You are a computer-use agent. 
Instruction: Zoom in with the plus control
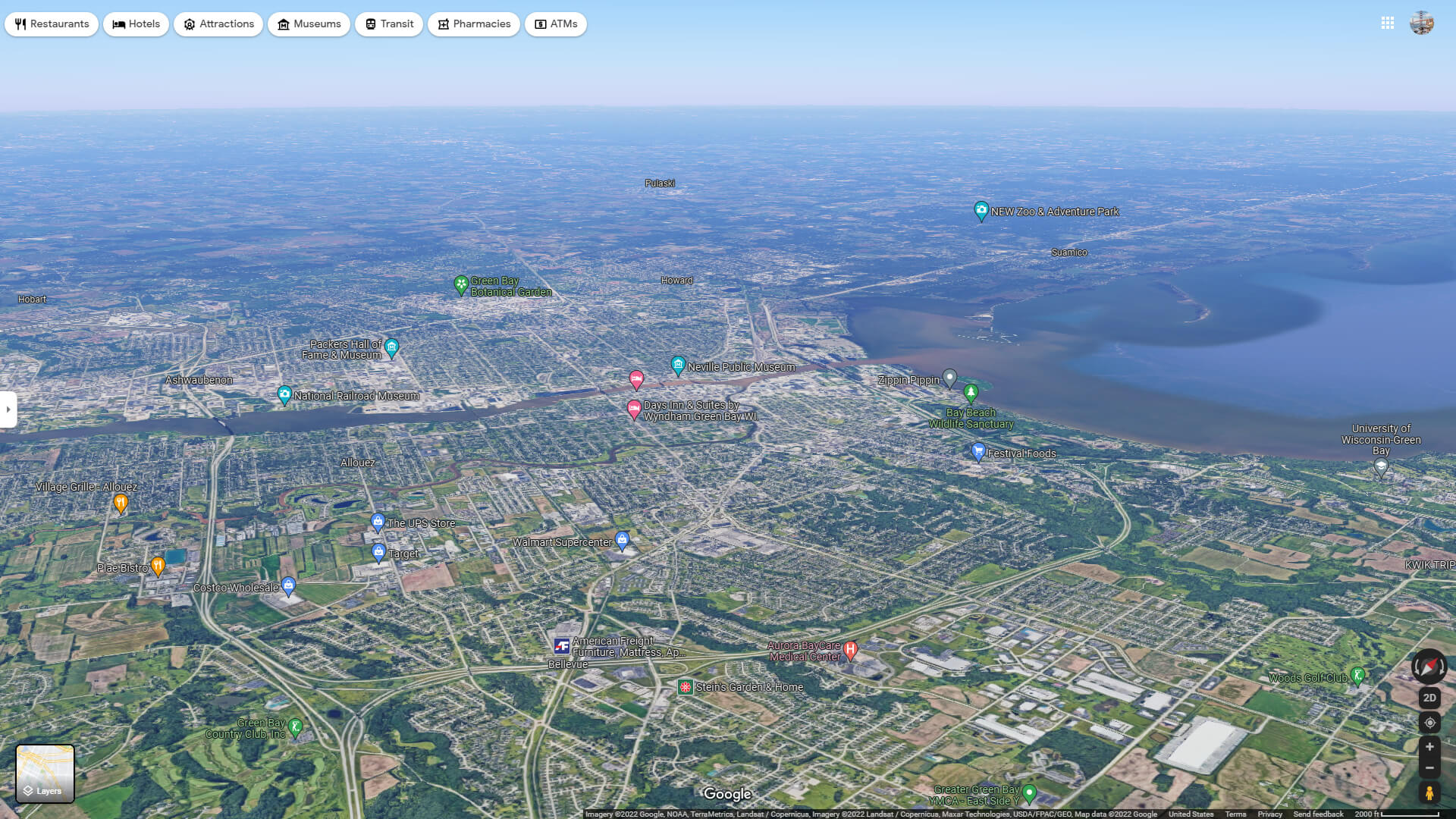(1430, 748)
